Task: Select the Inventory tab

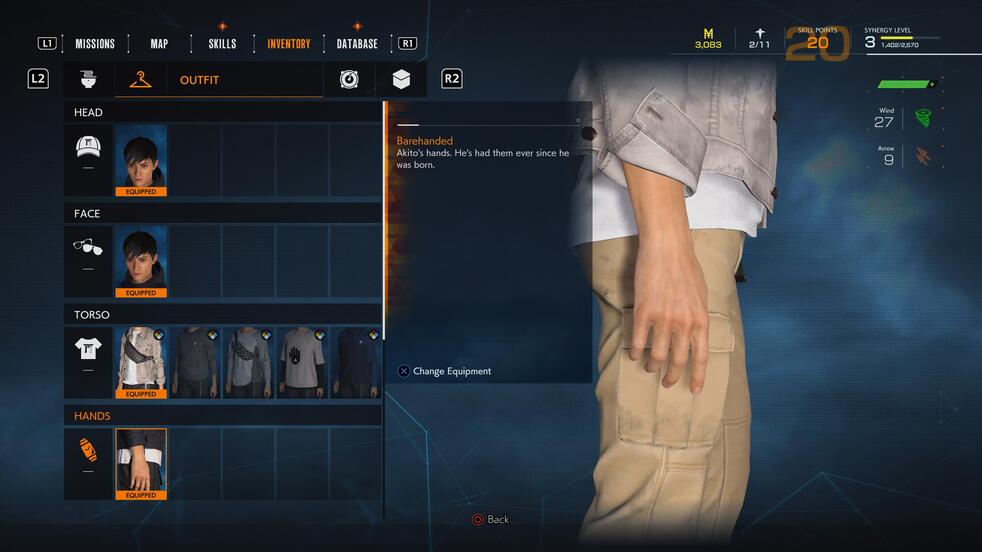Action: 289,44
